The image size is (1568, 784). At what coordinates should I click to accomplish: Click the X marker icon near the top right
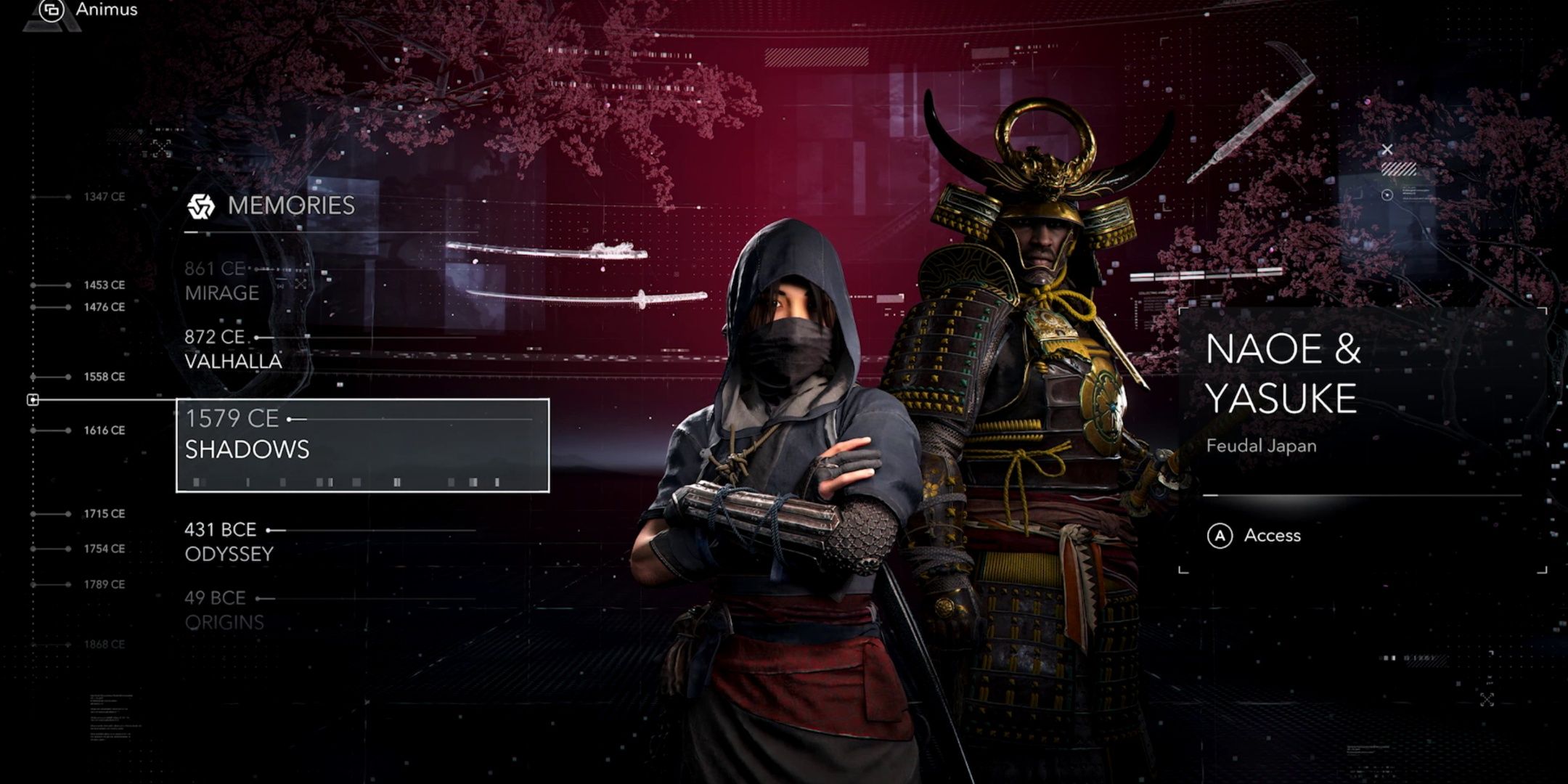coord(1389,150)
